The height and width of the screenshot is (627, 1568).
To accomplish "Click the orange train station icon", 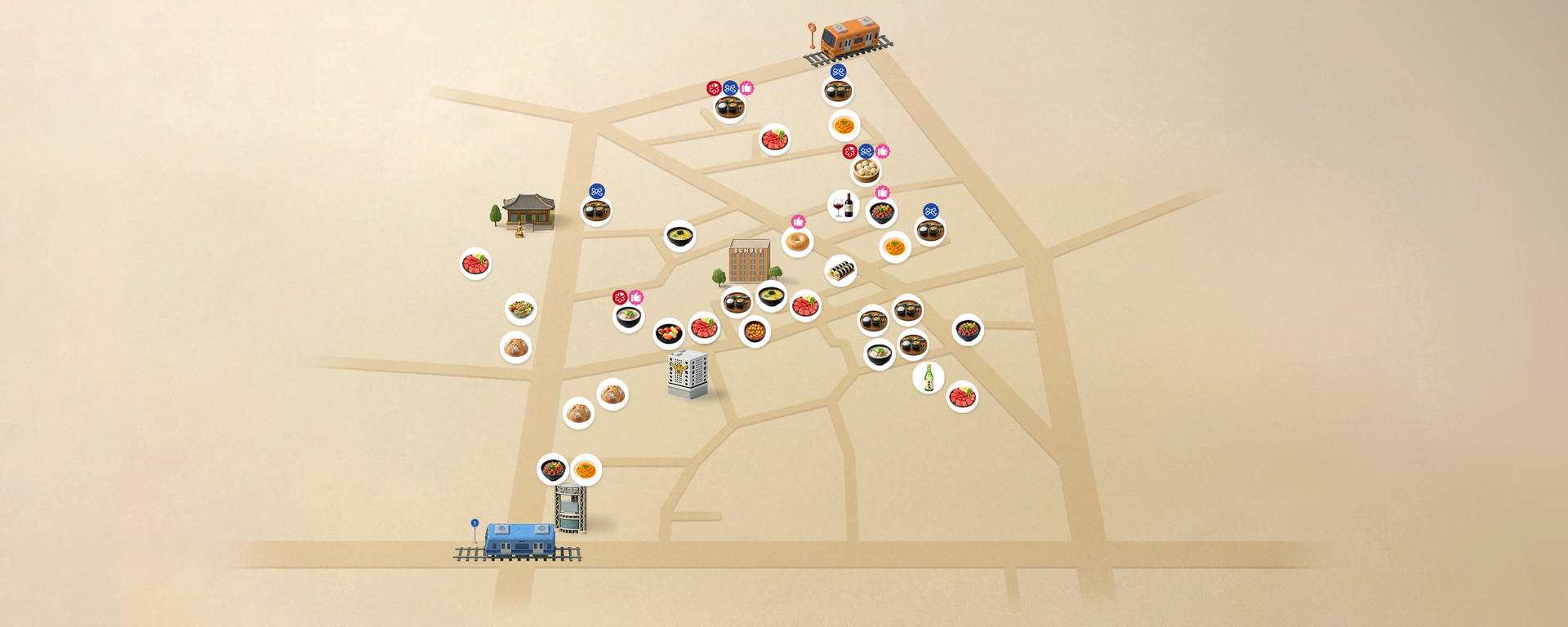I will [849, 40].
